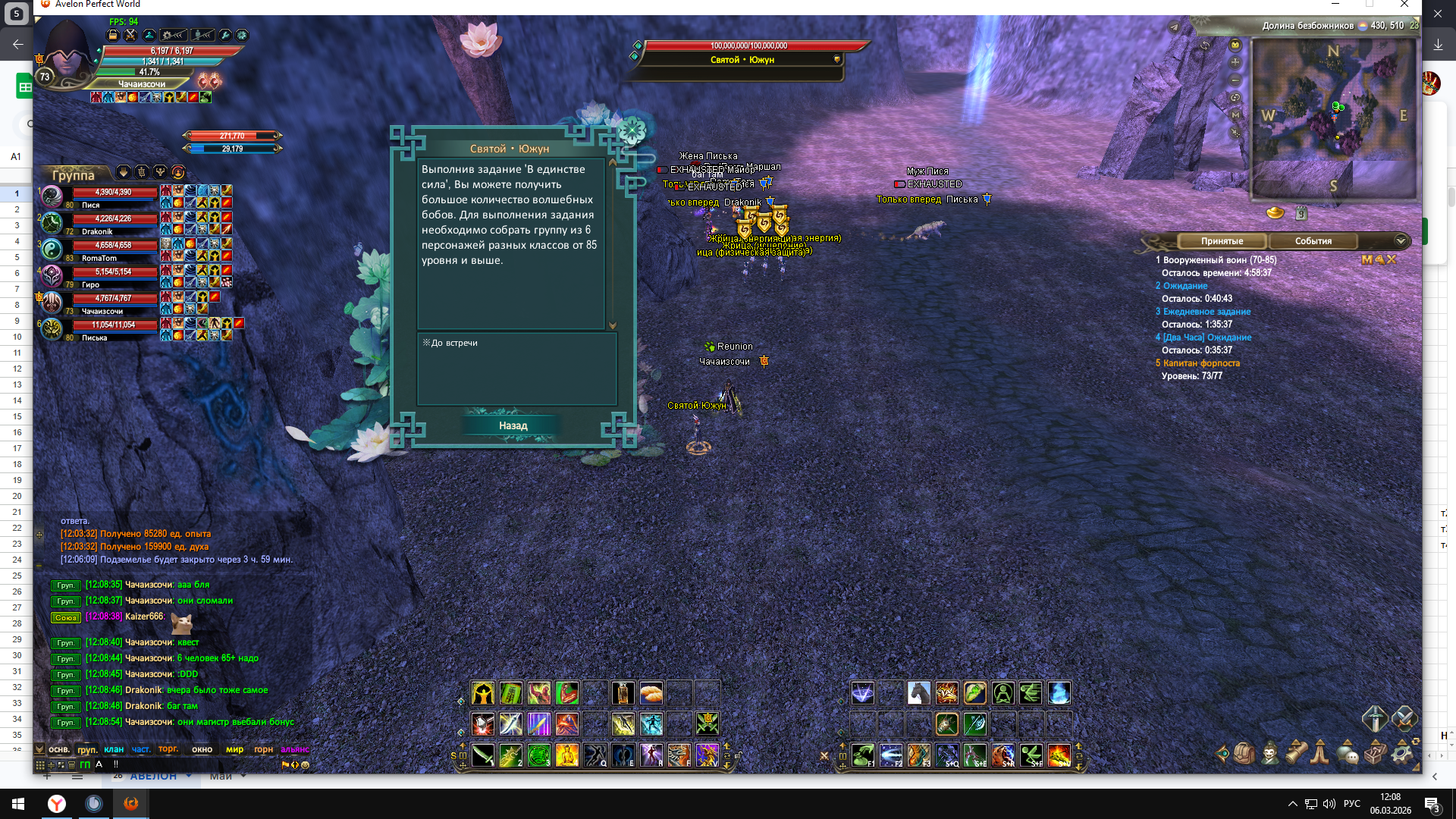Open the world map with the M button
The width and height of the screenshot is (1456, 819).
1235,115
